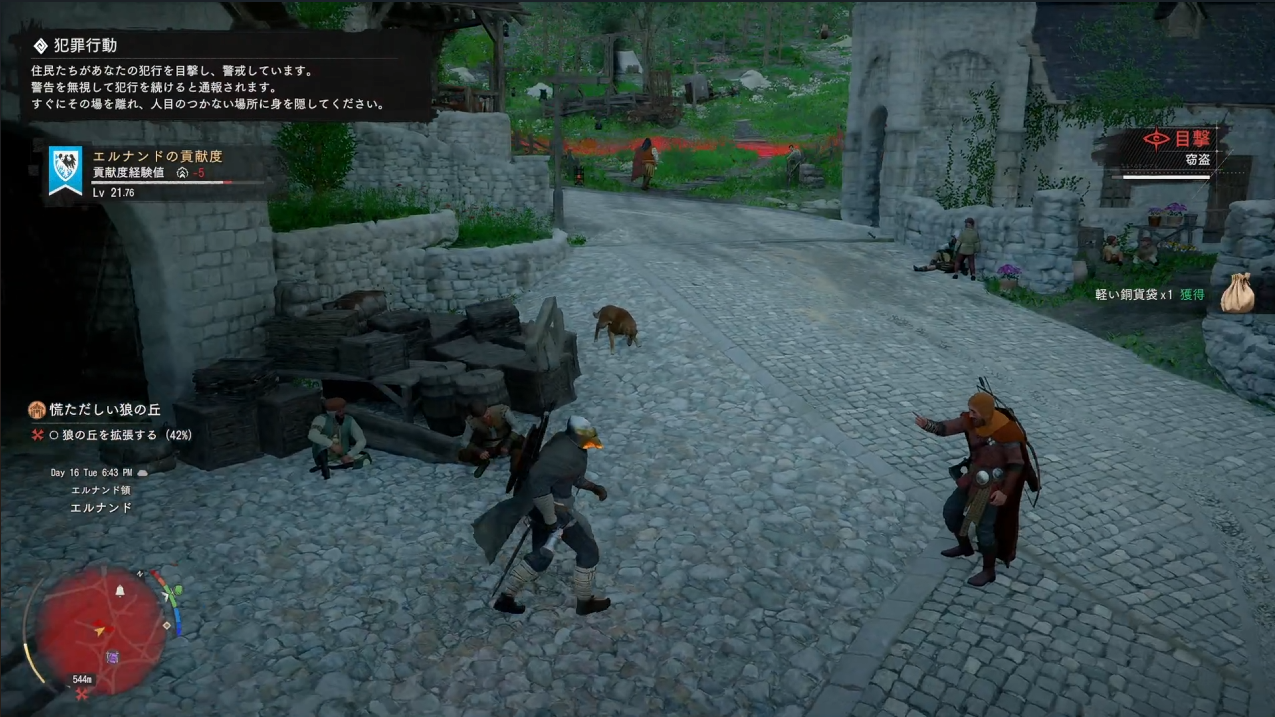Select the 軽い銅貨袋 loot pouch icon

(x=1237, y=294)
